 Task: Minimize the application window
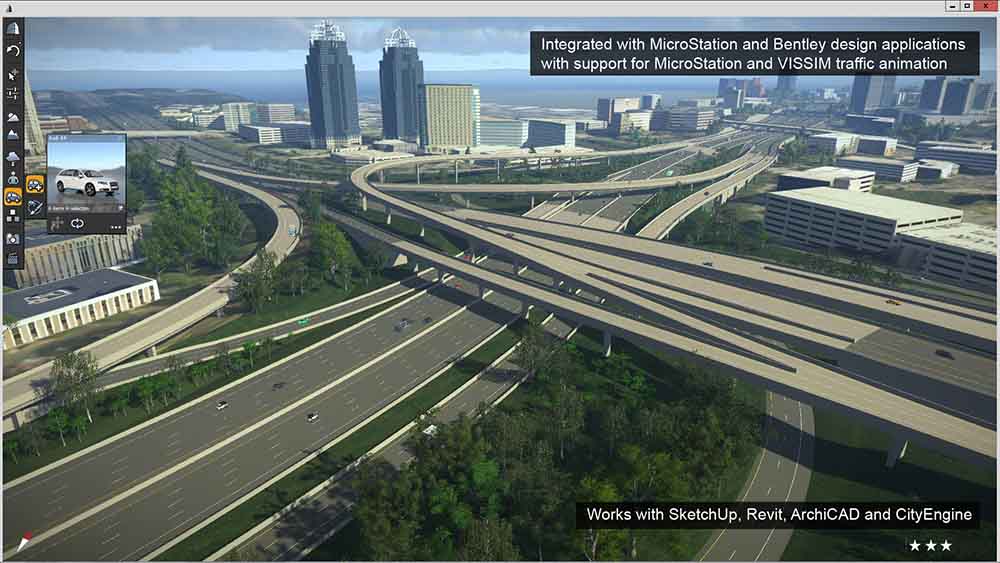949,7
